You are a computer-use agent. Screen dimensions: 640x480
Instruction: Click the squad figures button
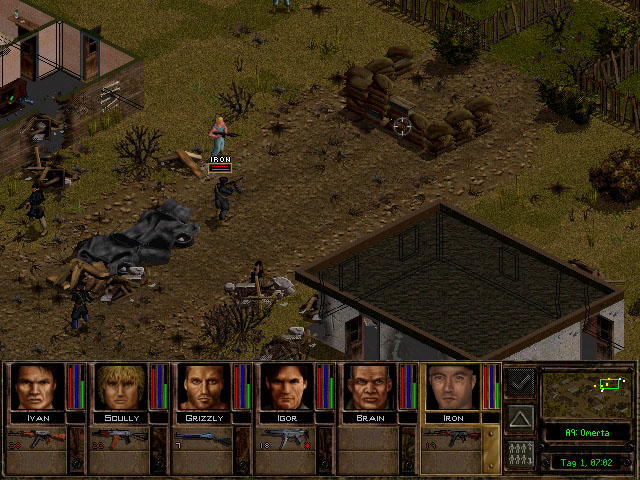[x=520, y=453]
